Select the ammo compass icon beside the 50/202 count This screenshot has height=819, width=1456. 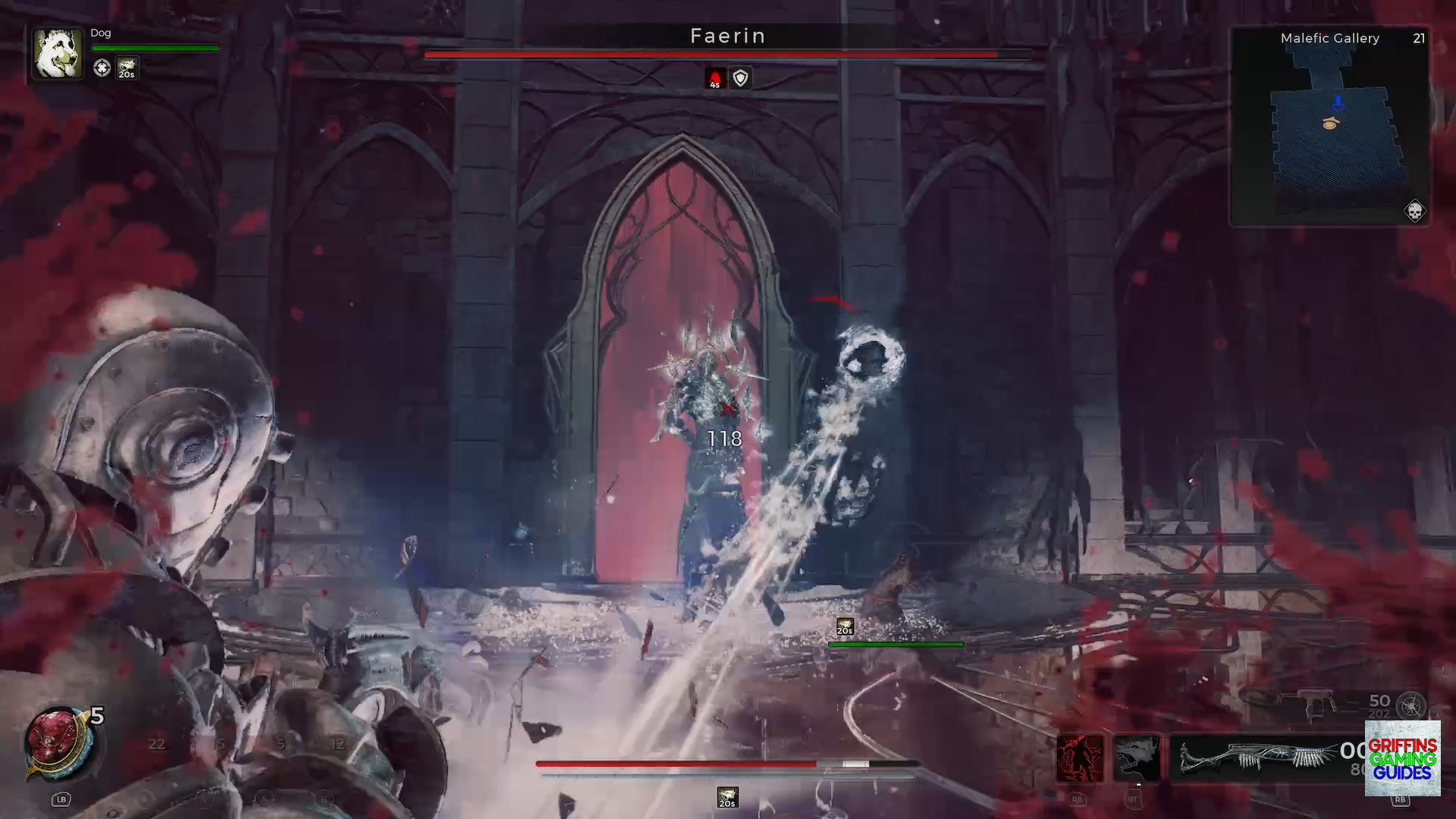[x=1412, y=705]
